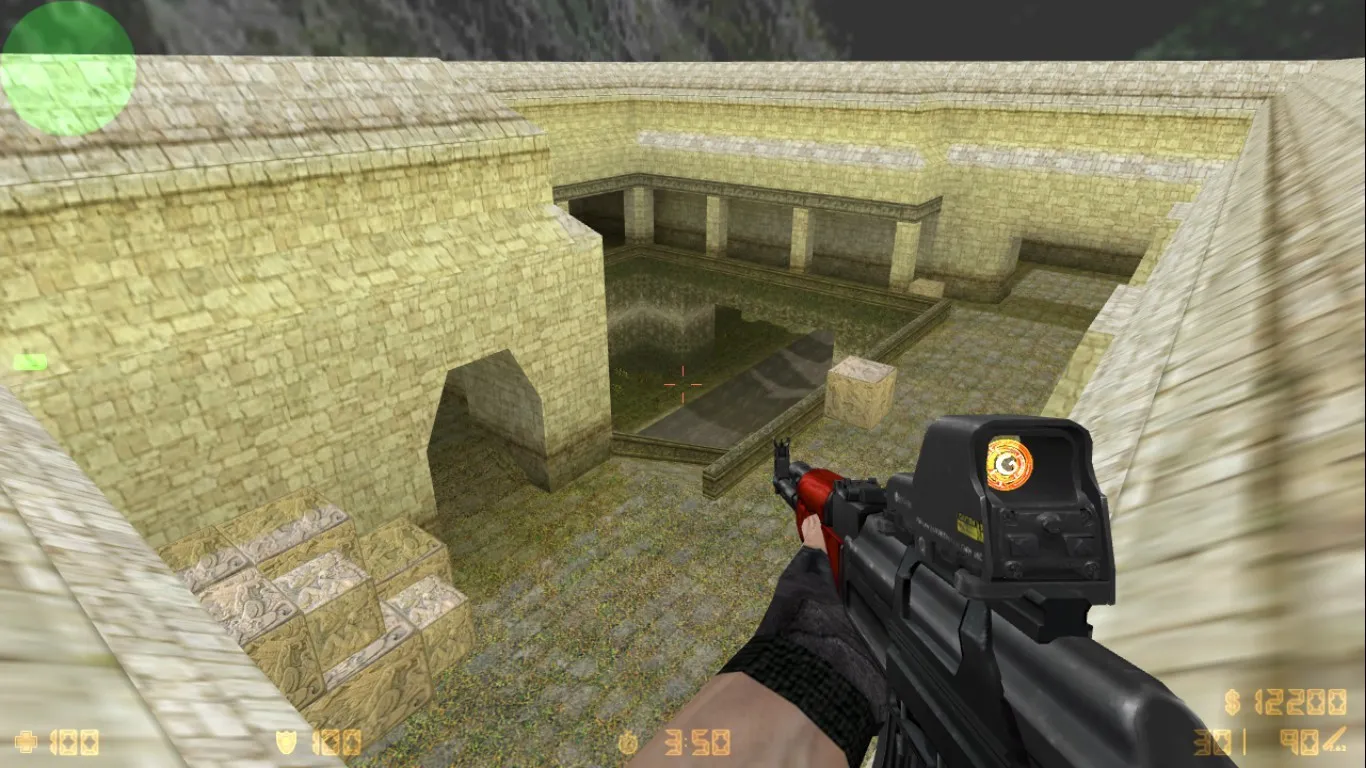The image size is (1366, 768).
Task: Click the money value 12200
Action: click(x=1300, y=702)
